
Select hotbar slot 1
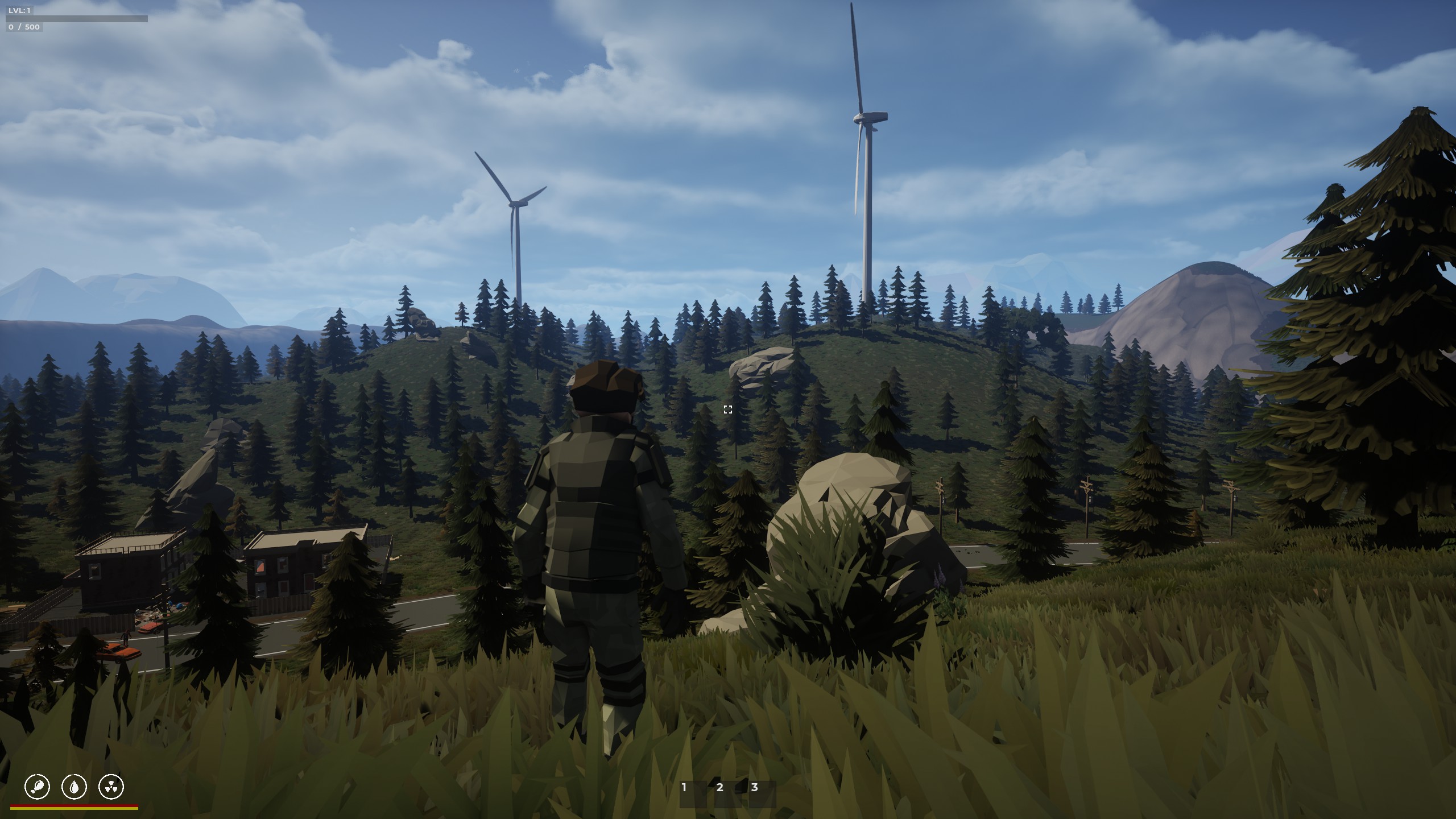tap(692, 794)
